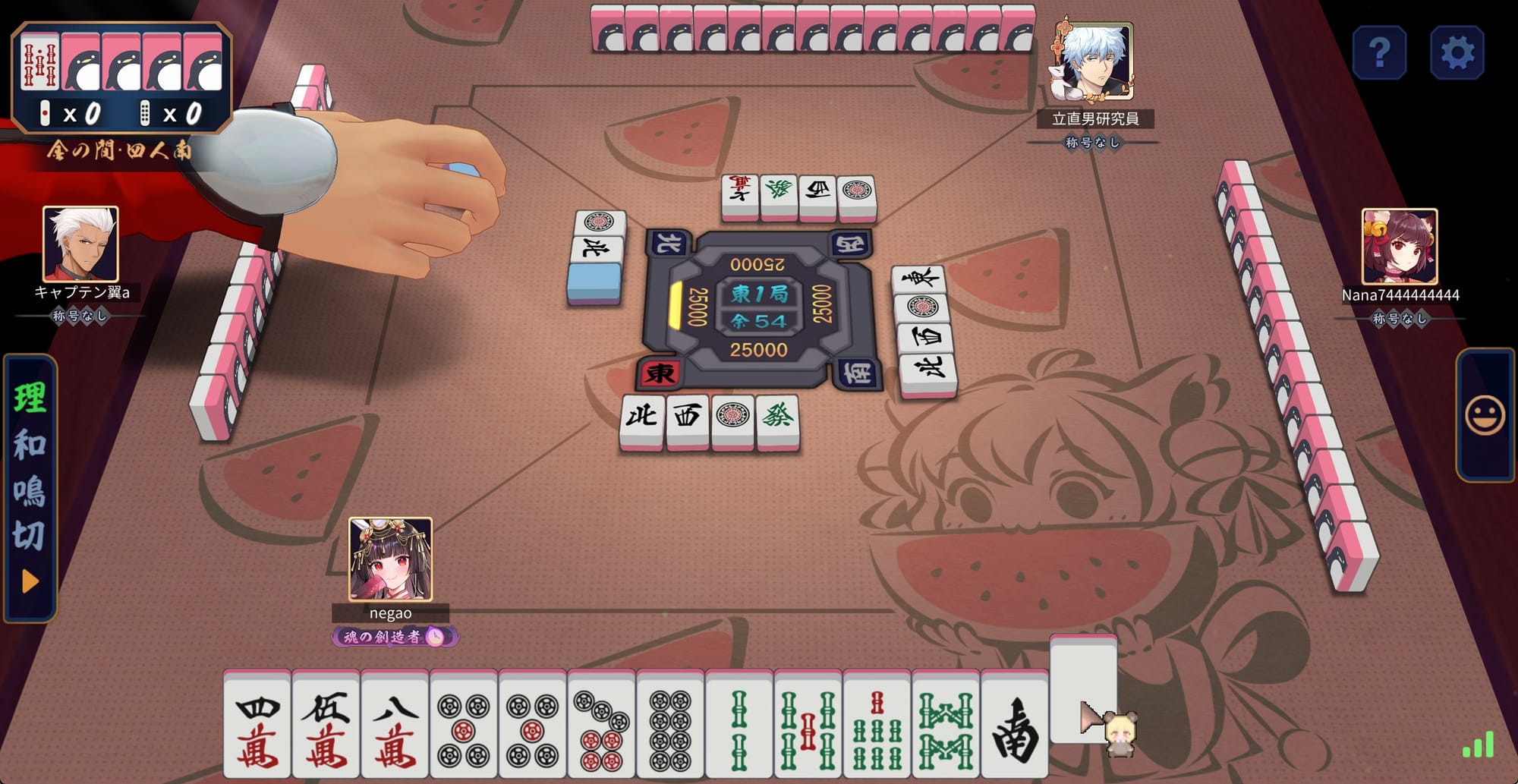Select the 四萬 tile in hand
1518x784 pixels.
click(x=257, y=726)
